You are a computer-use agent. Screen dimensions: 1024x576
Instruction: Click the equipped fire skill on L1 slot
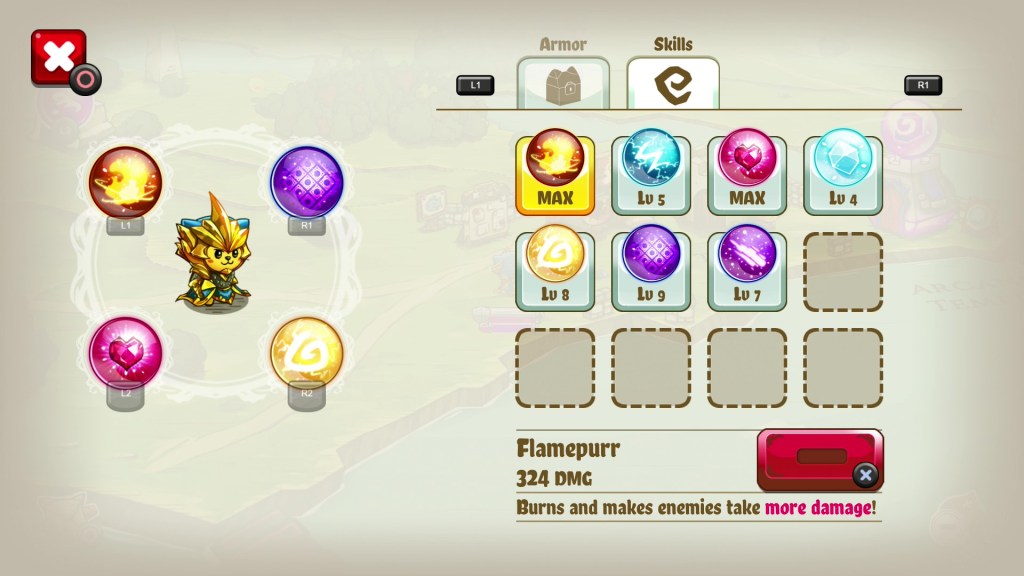point(125,183)
